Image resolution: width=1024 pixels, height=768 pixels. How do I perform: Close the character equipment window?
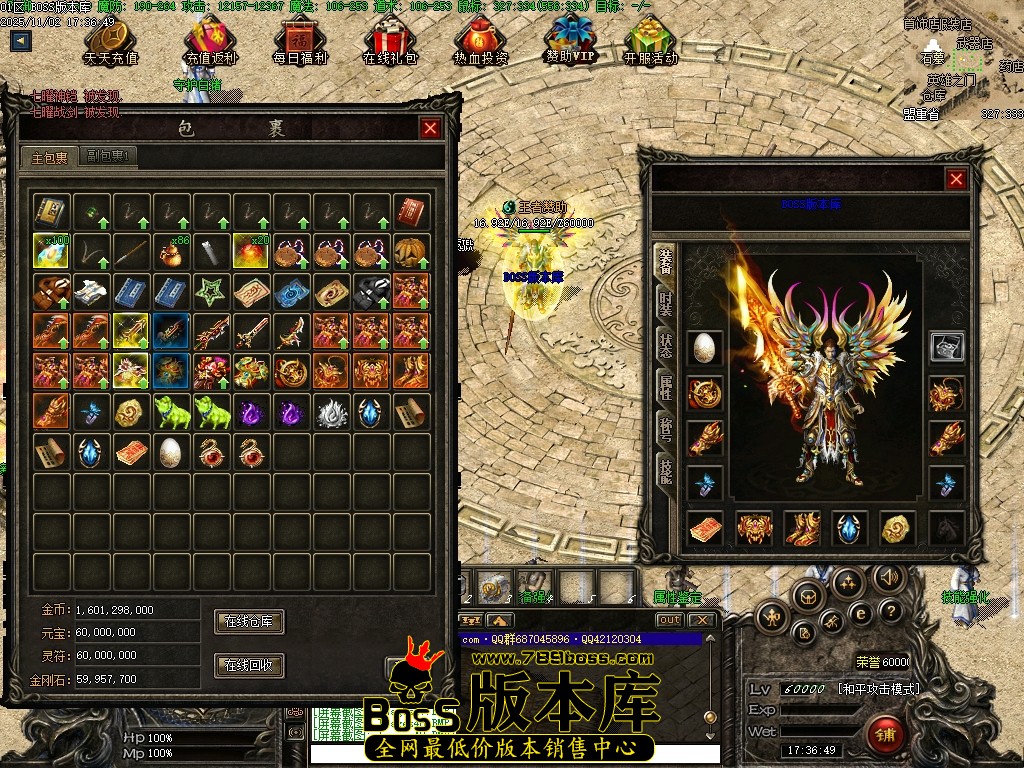(957, 179)
